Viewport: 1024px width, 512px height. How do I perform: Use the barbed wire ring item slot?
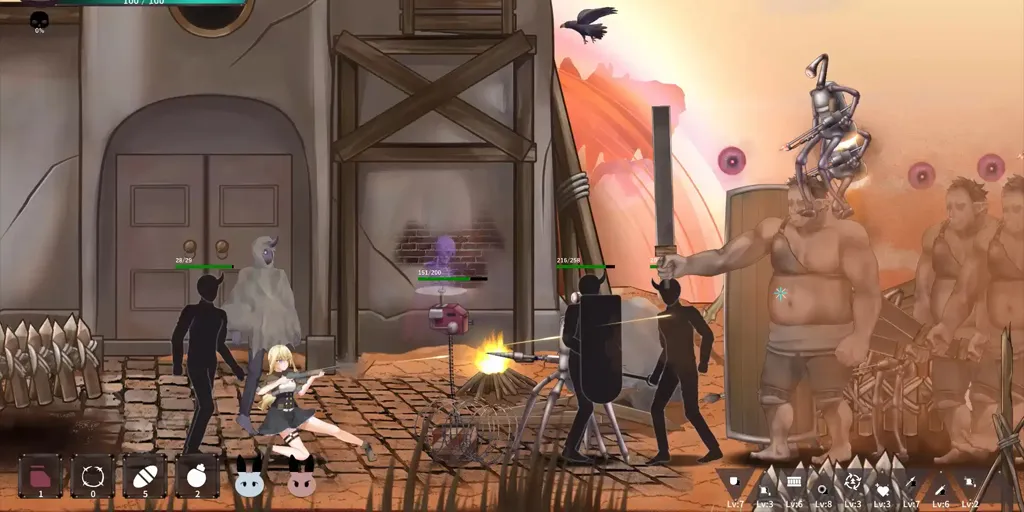(x=92, y=475)
